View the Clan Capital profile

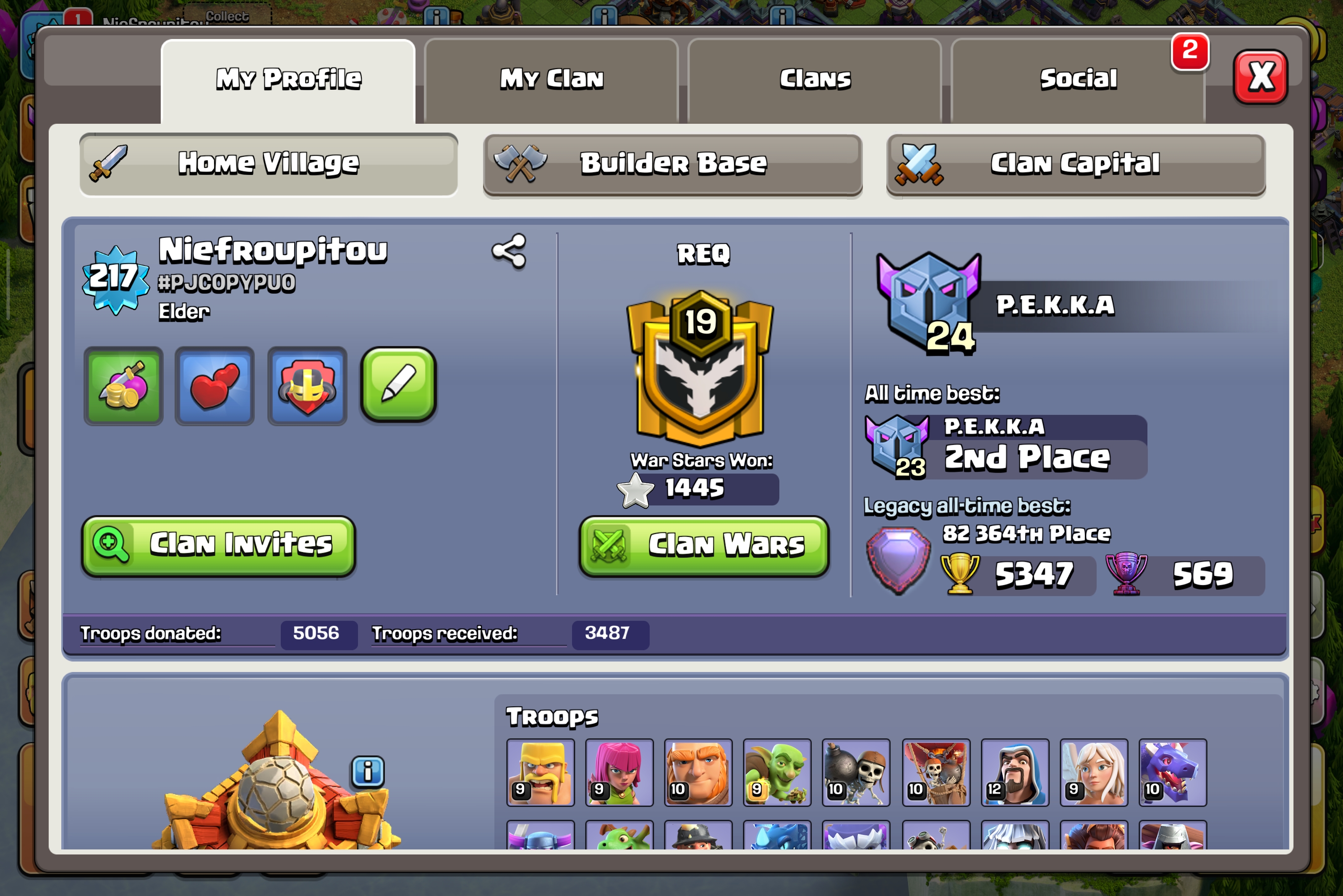coord(1075,164)
